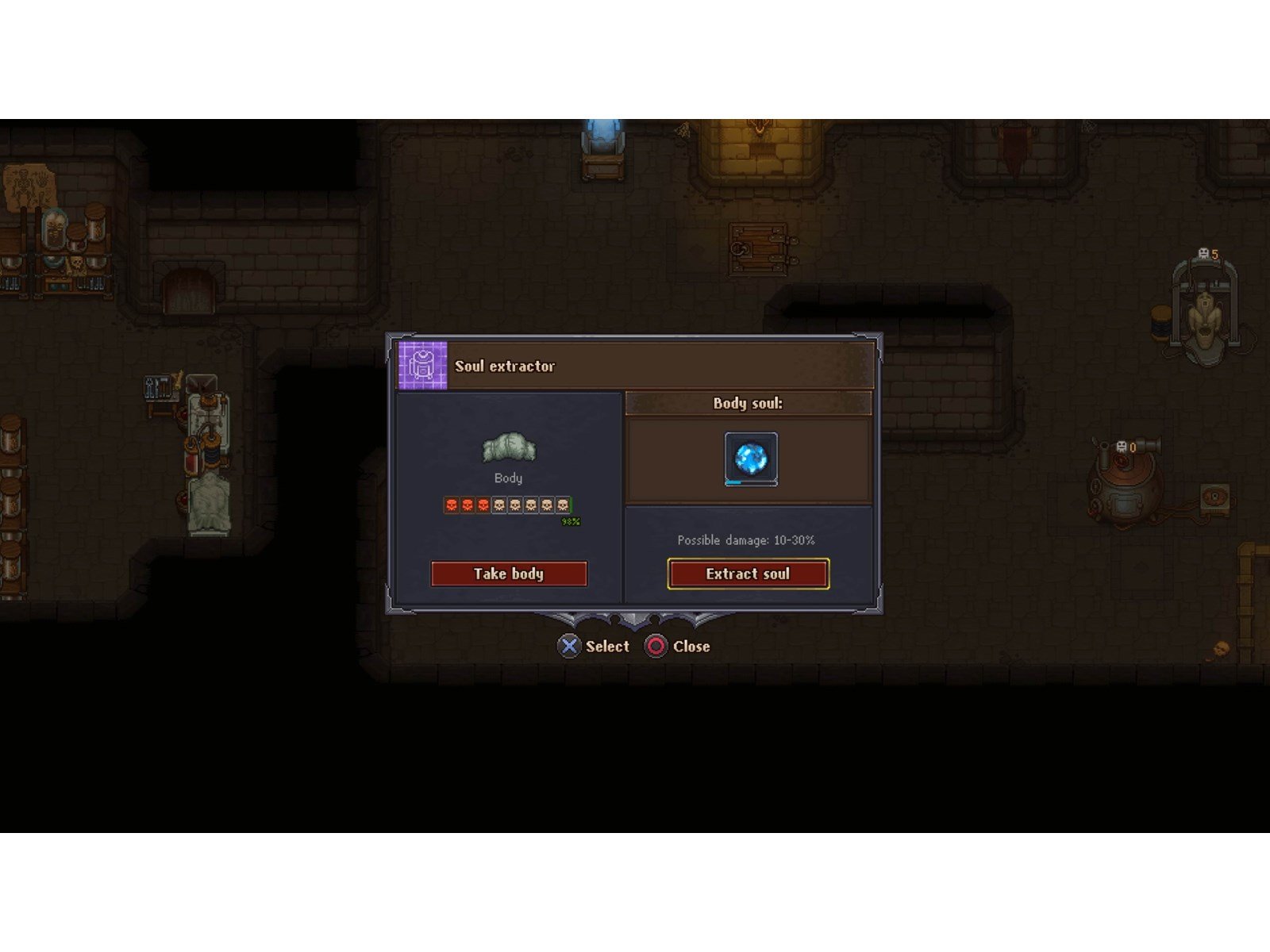
Task: Choose the Take body button
Action: [x=509, y=574]
